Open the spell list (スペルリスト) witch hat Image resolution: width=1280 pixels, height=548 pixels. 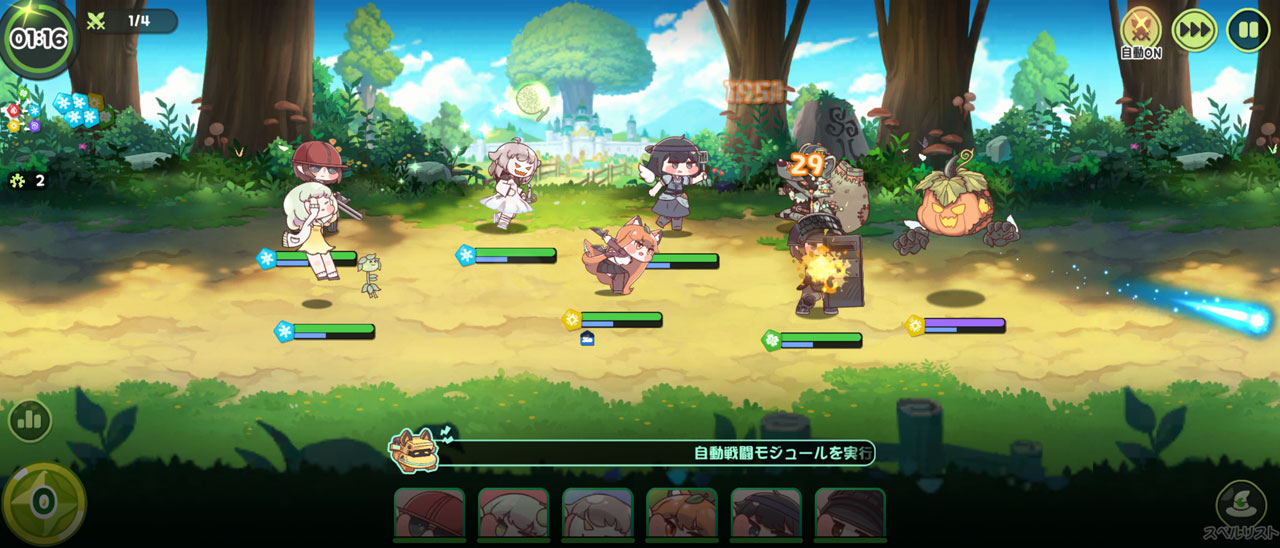click(x=1236, y=505)
